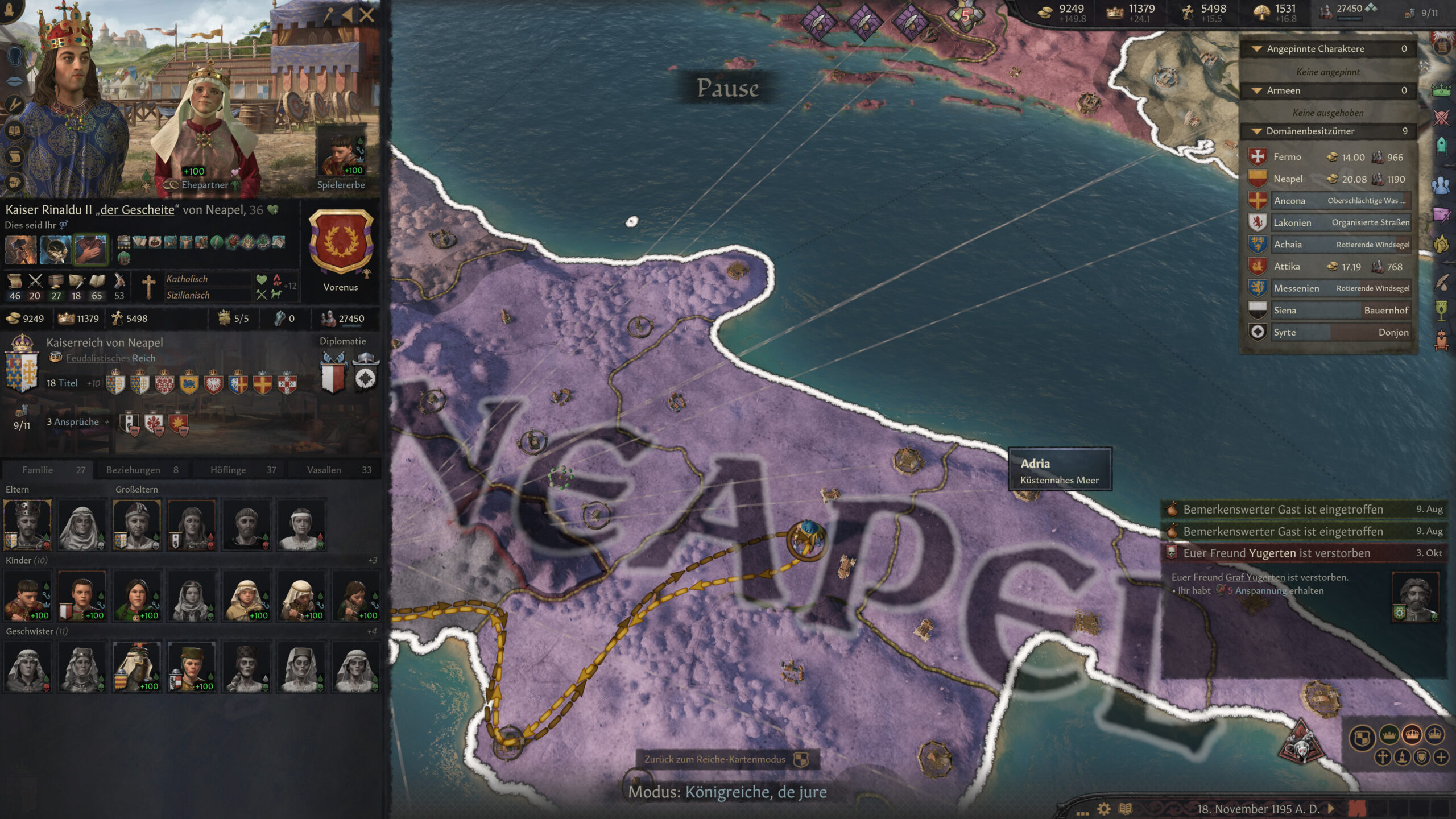Collapse the Domänenbesitzümer list

pyautogui.click(x=1256, y=131)
